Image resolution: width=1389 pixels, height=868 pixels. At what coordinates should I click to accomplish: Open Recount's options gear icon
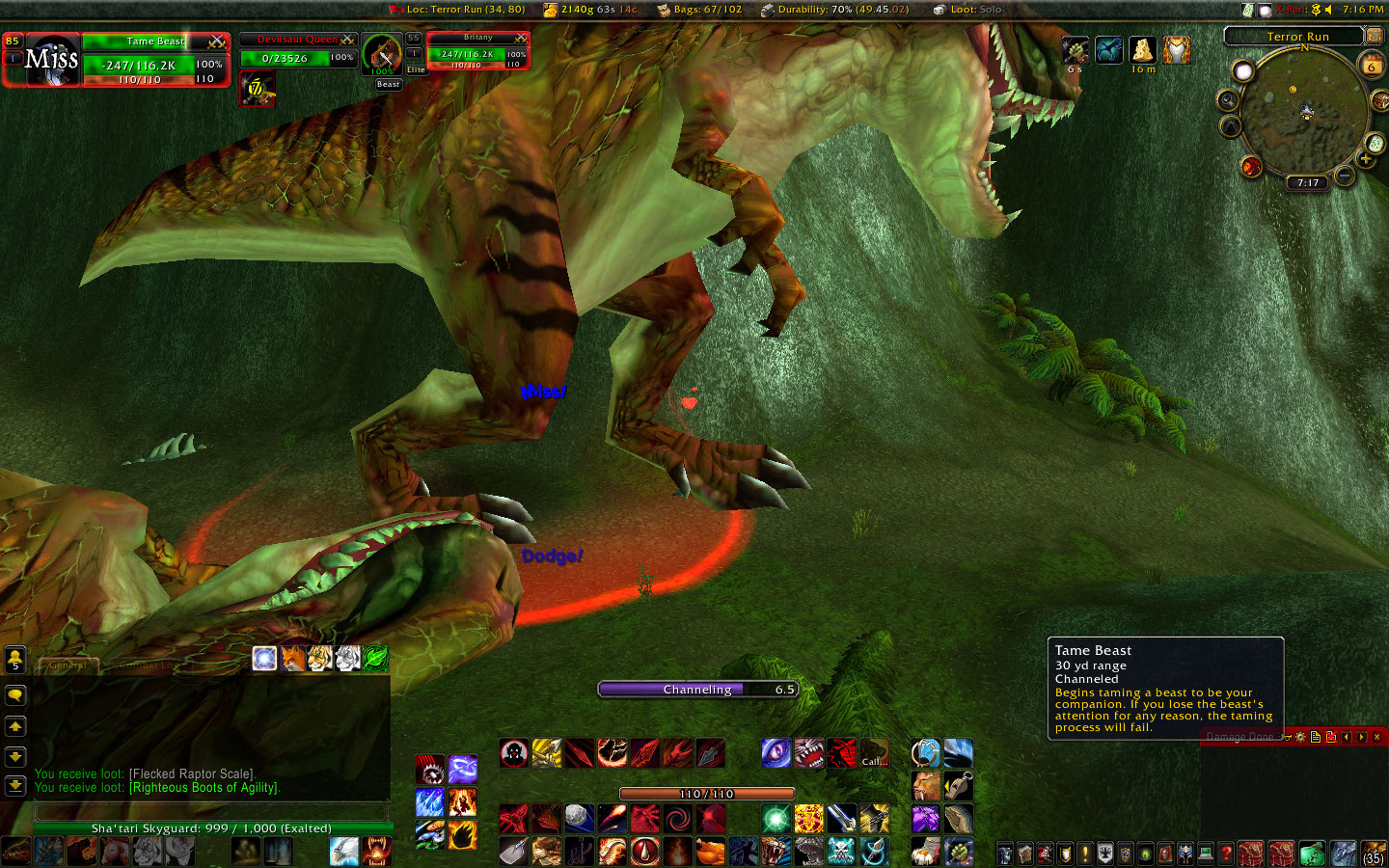[x=1299, y=737]
